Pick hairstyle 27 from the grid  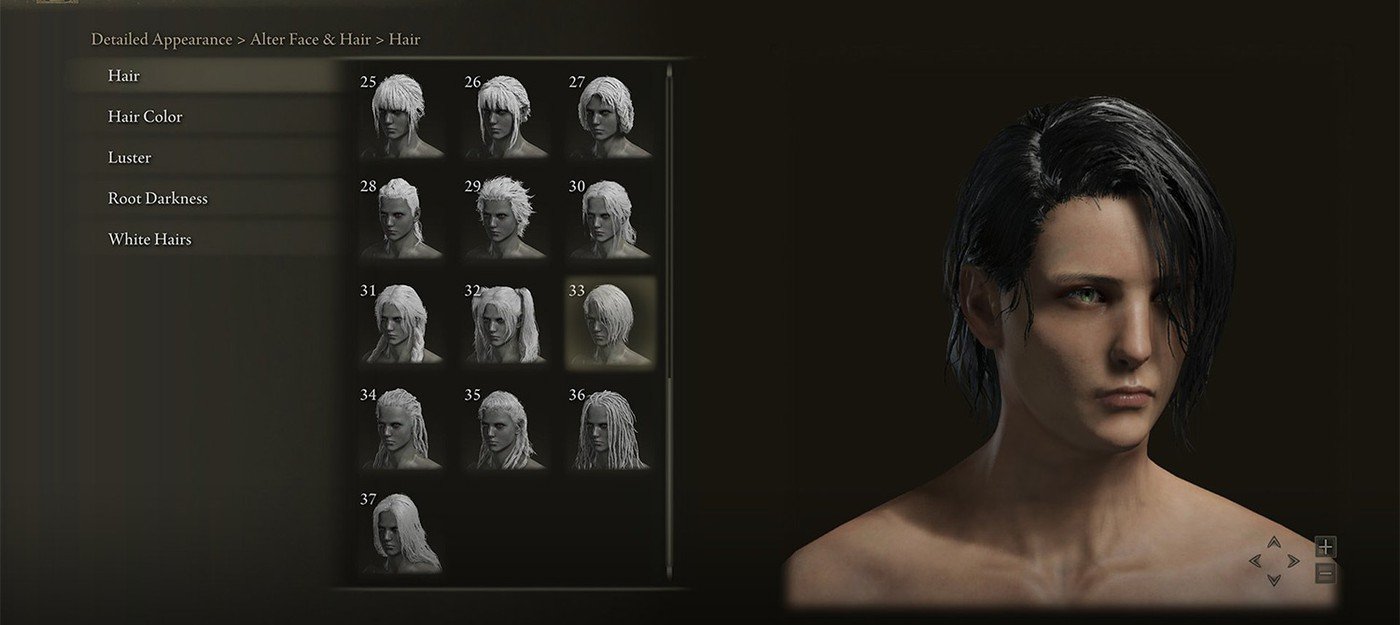(610, 114)
